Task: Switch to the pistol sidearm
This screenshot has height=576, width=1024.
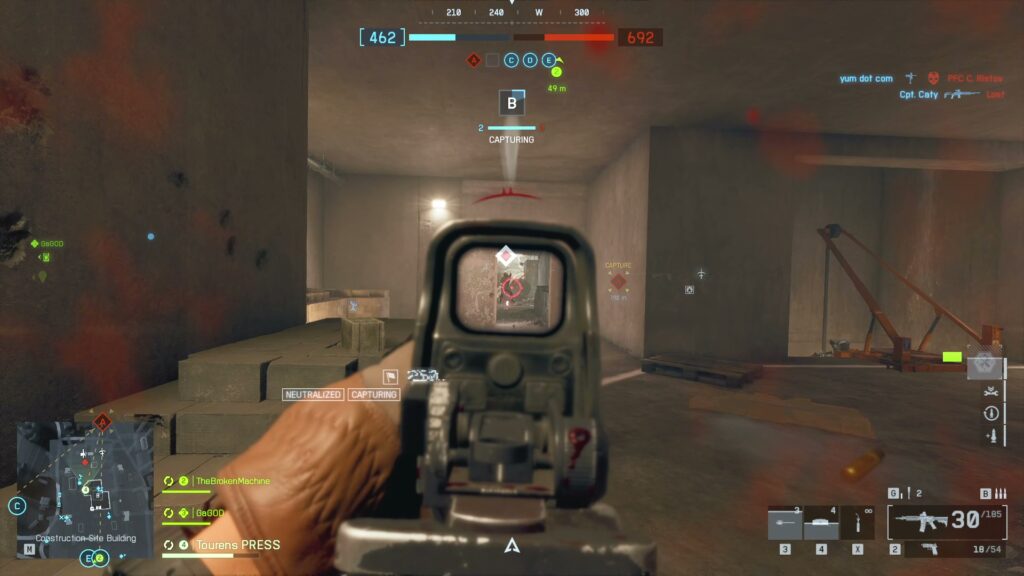Action: pyautogui.click(x=930, y=548)
